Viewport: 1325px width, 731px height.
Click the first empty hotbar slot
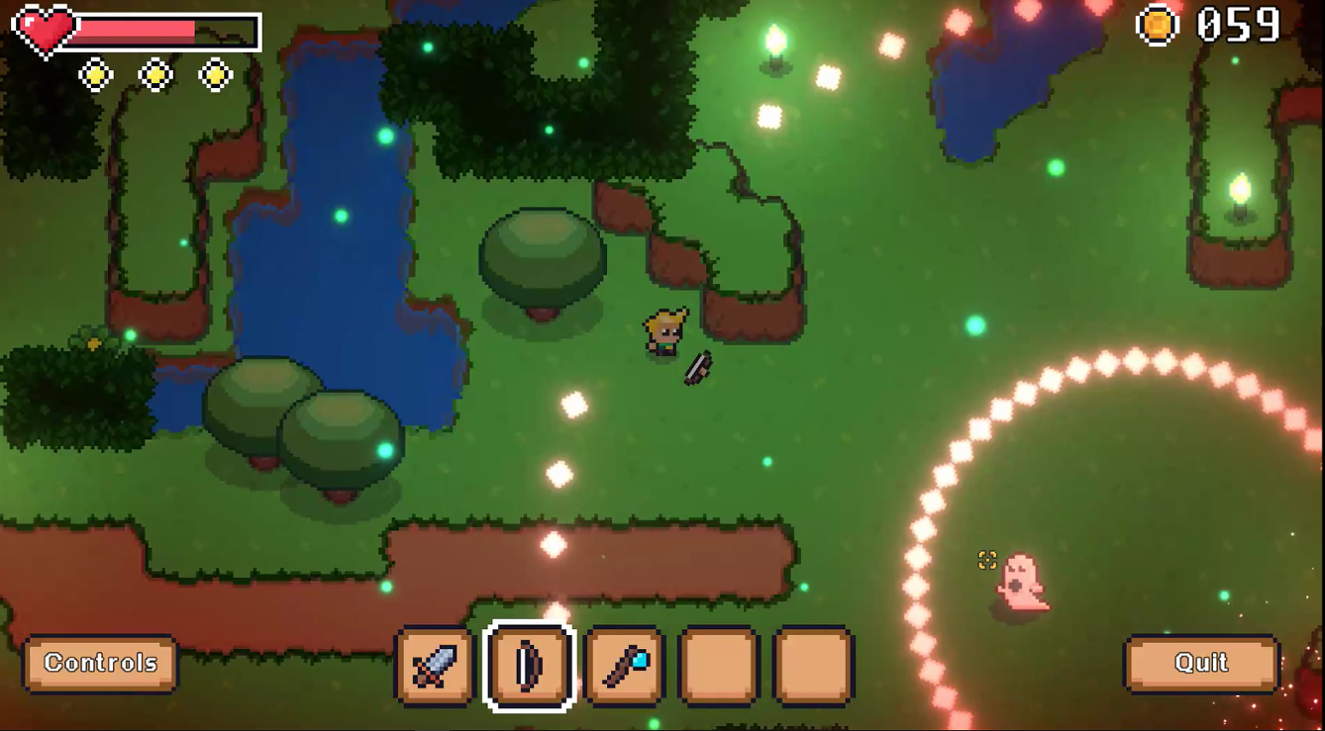tap(715, 668)
